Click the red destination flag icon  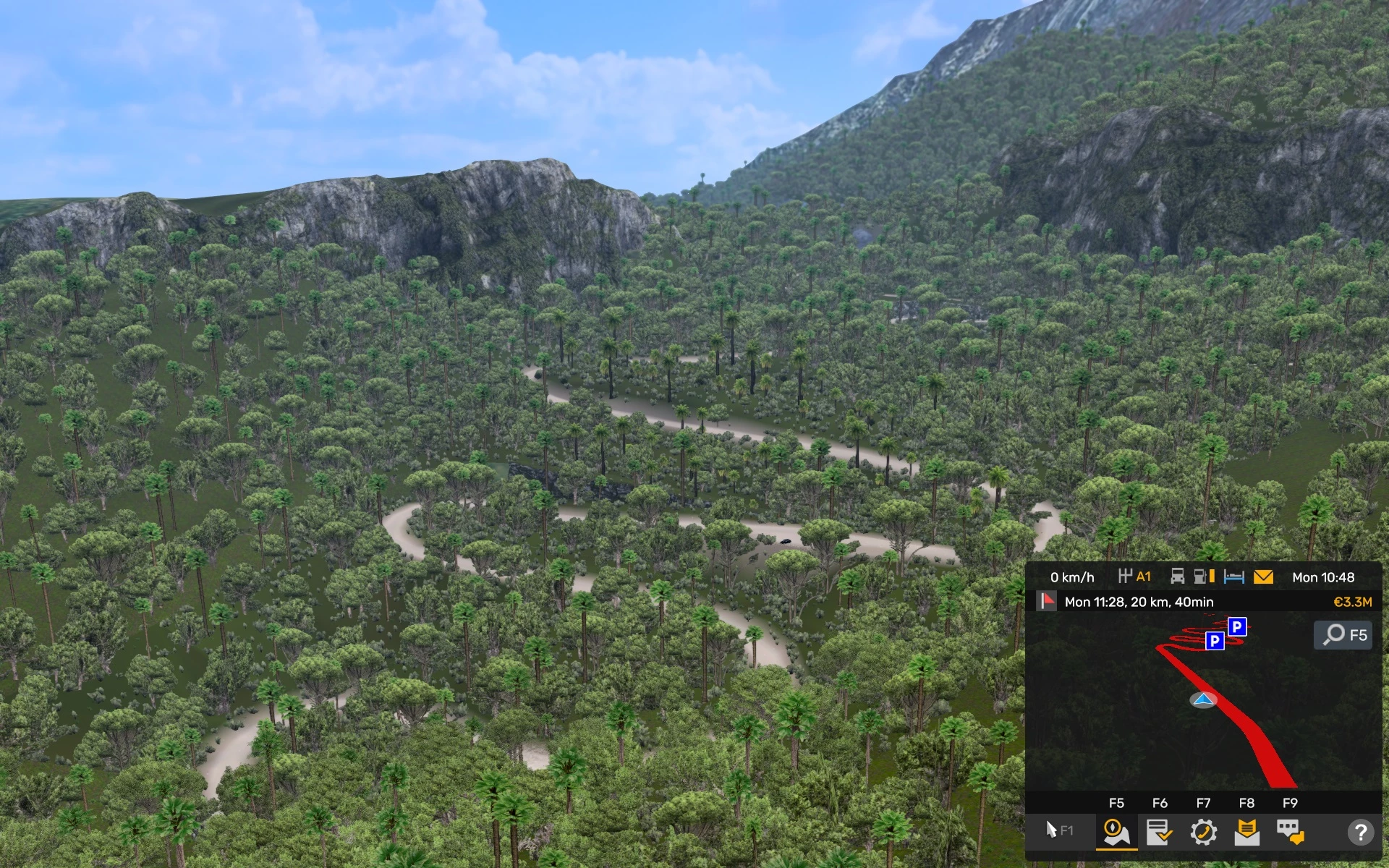(1047, 601)
